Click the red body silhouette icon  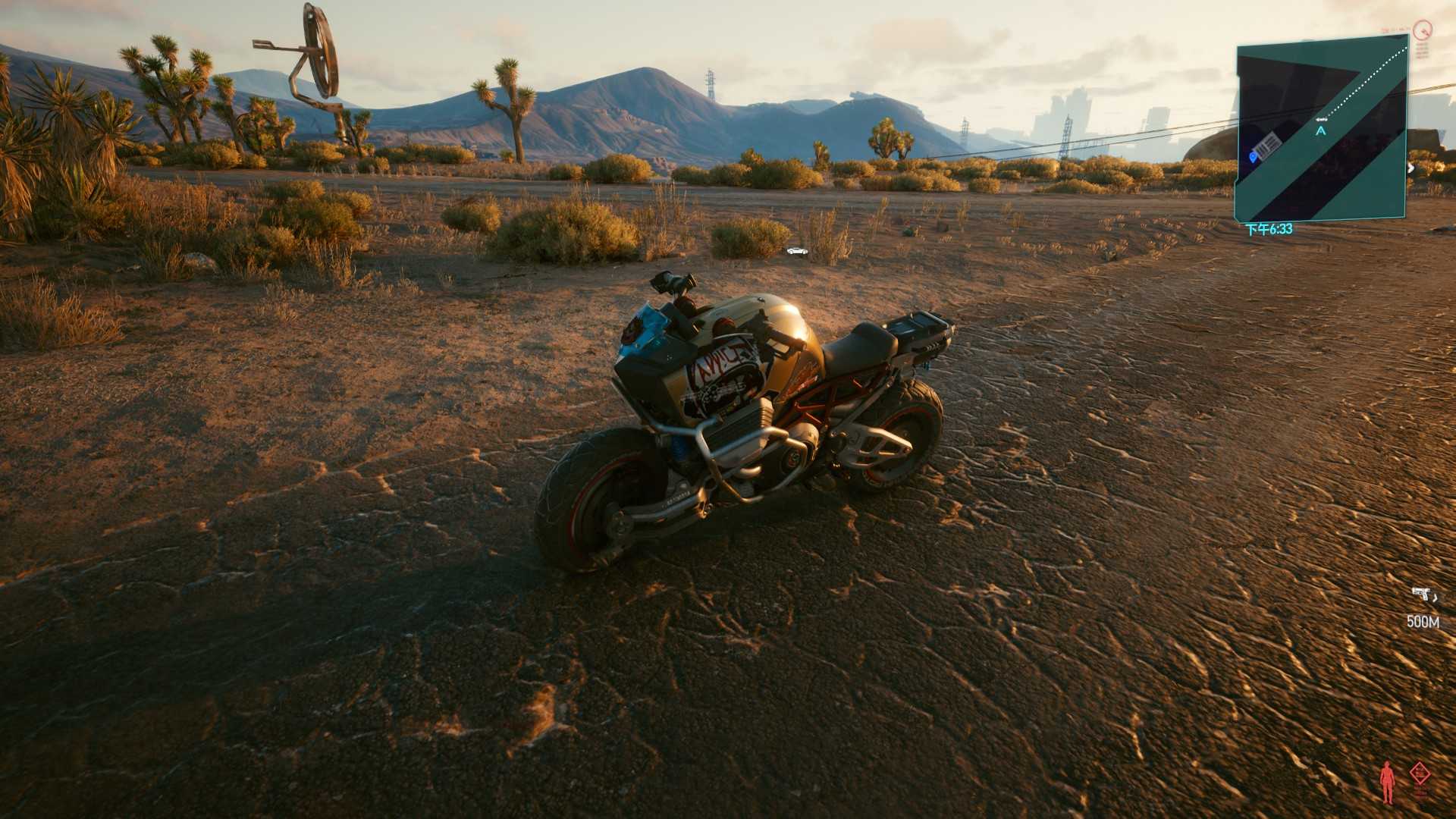1387,782
